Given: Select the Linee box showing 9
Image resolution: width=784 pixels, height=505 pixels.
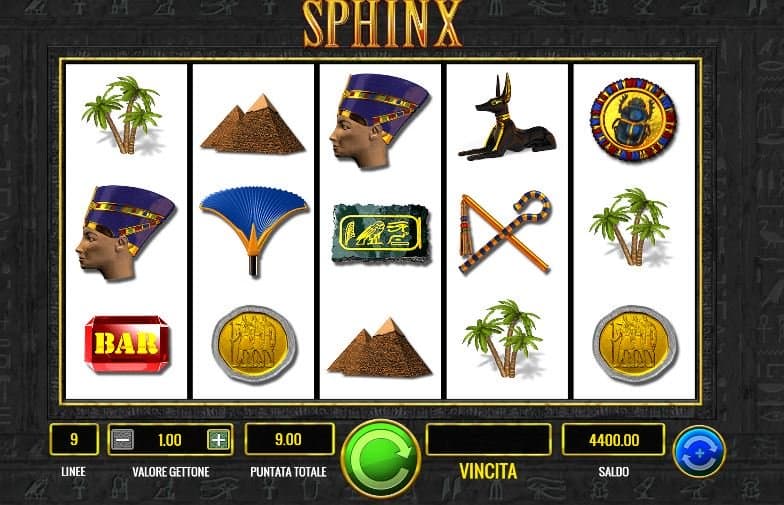Looking at the screenshot, I should 74,439.
